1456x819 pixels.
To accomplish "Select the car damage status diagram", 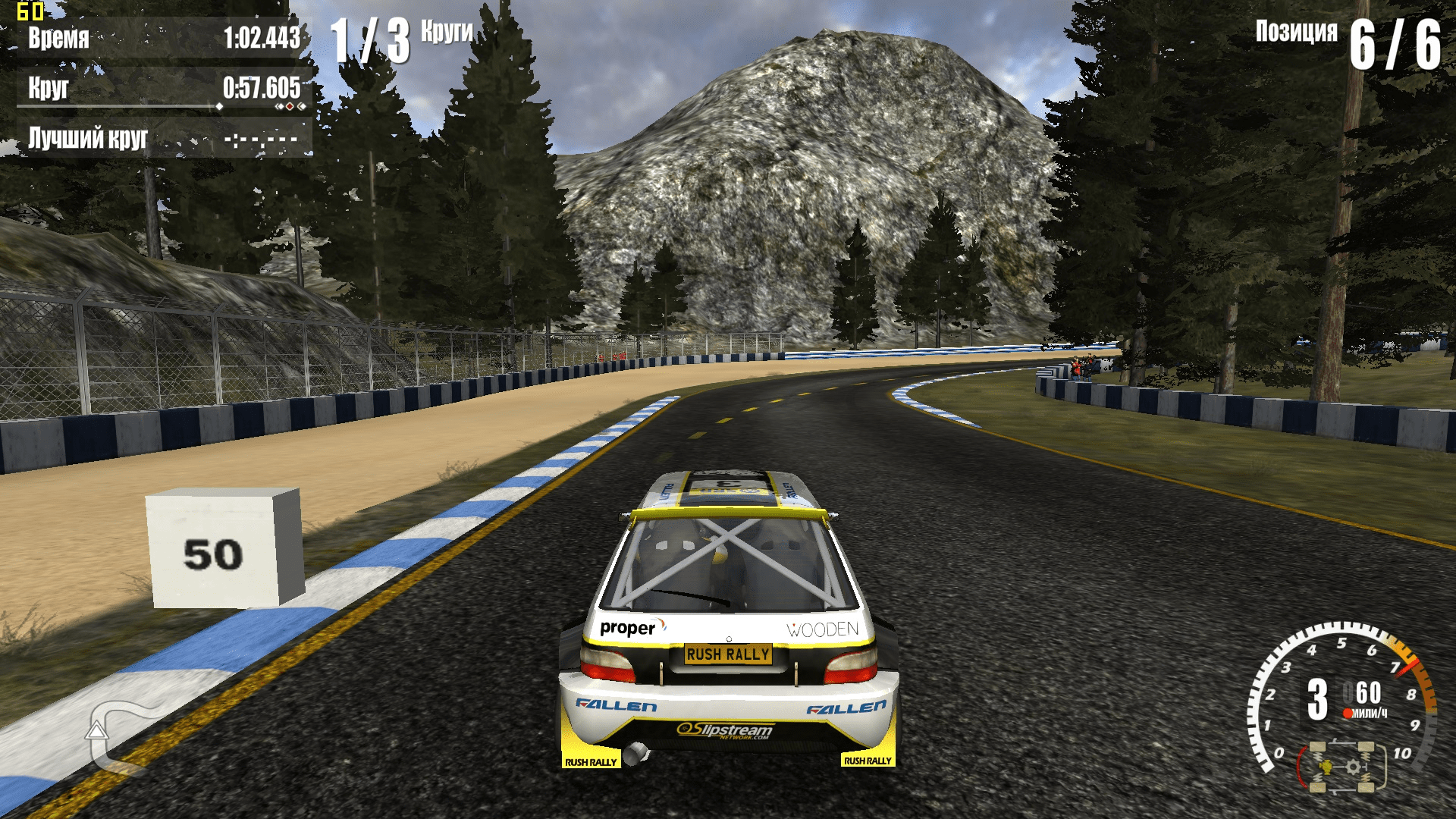I will (x=1341, y=767).
